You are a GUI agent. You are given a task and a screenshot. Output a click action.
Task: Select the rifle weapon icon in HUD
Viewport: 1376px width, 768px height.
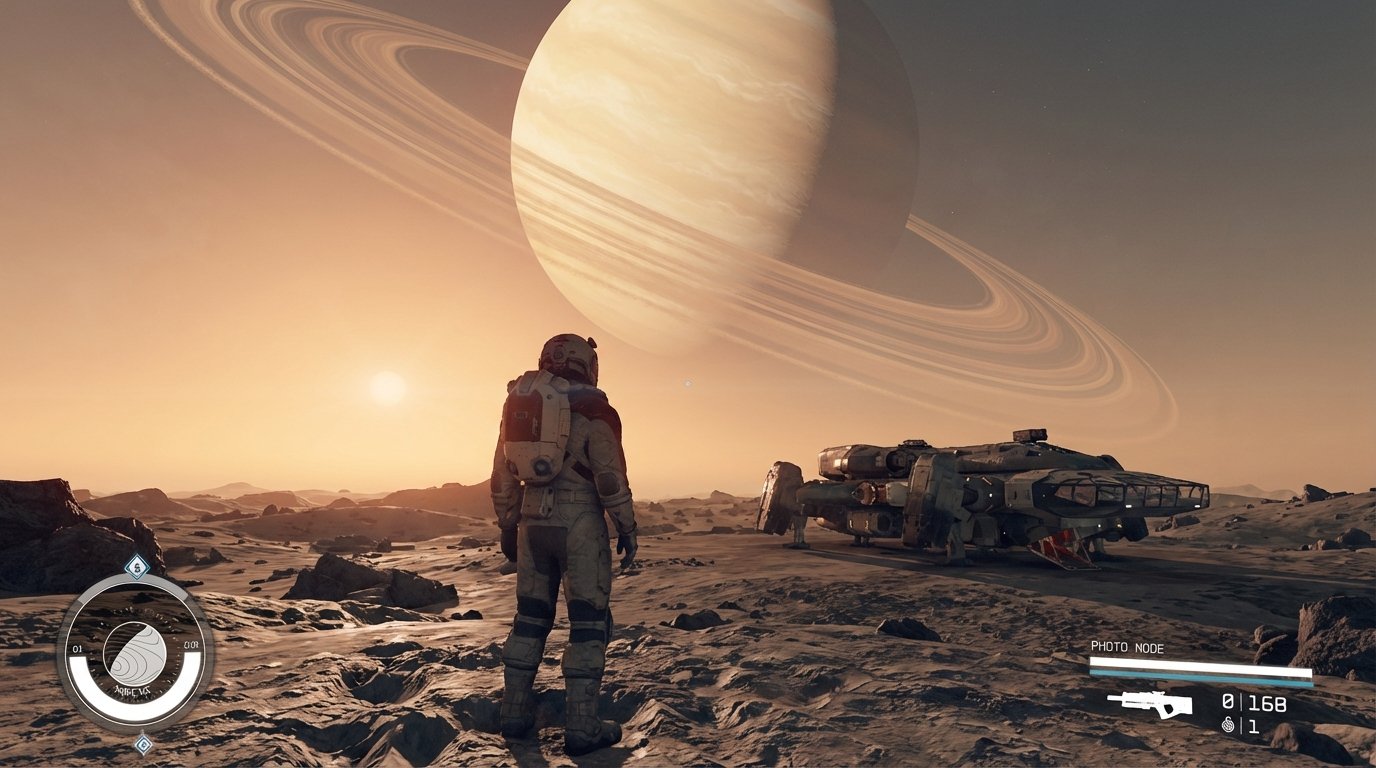point(1150,704)
